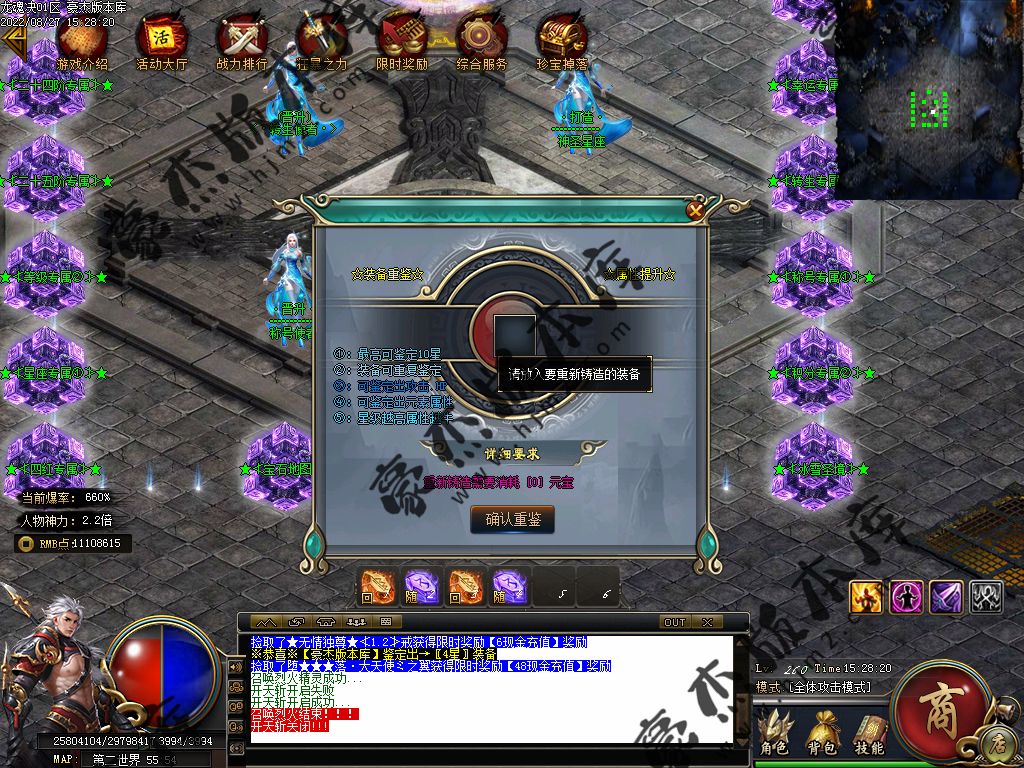Open the 活动大厅 activity hall
The height and width of the screenshot is (768, 1024).
tap(161, 41)
